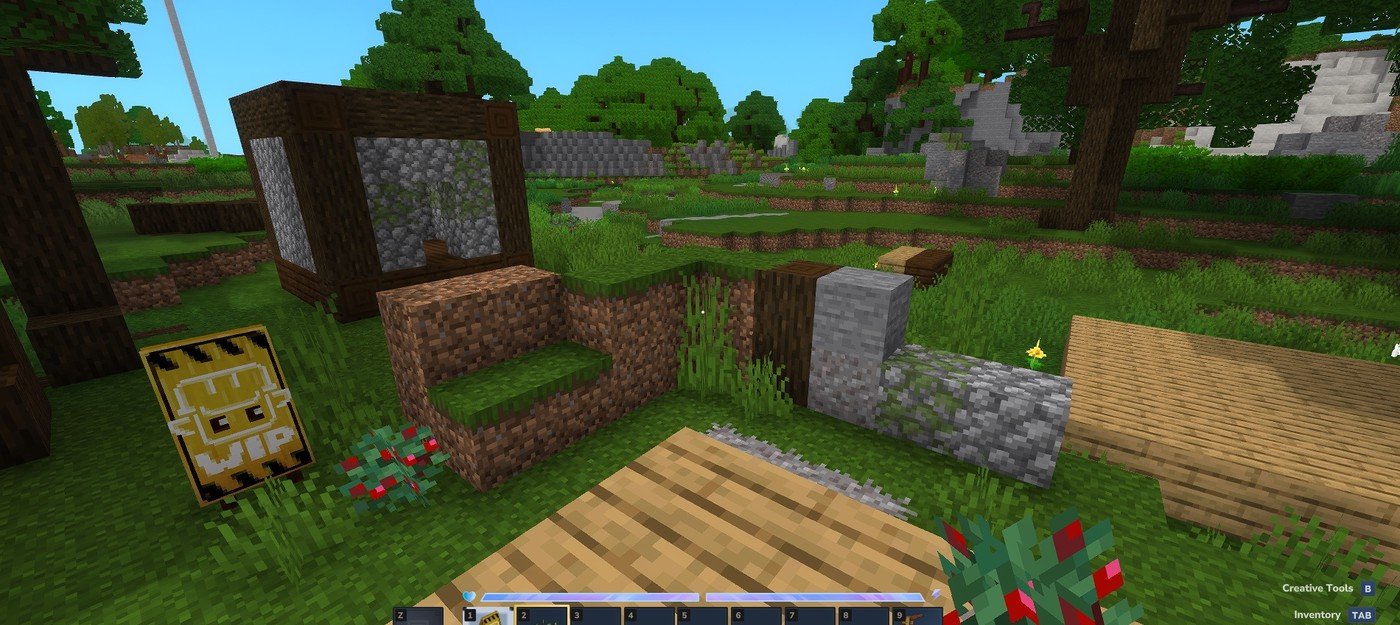Select empty hotbar slot 5
This screenshot has width=1400, height=625.
703,616
